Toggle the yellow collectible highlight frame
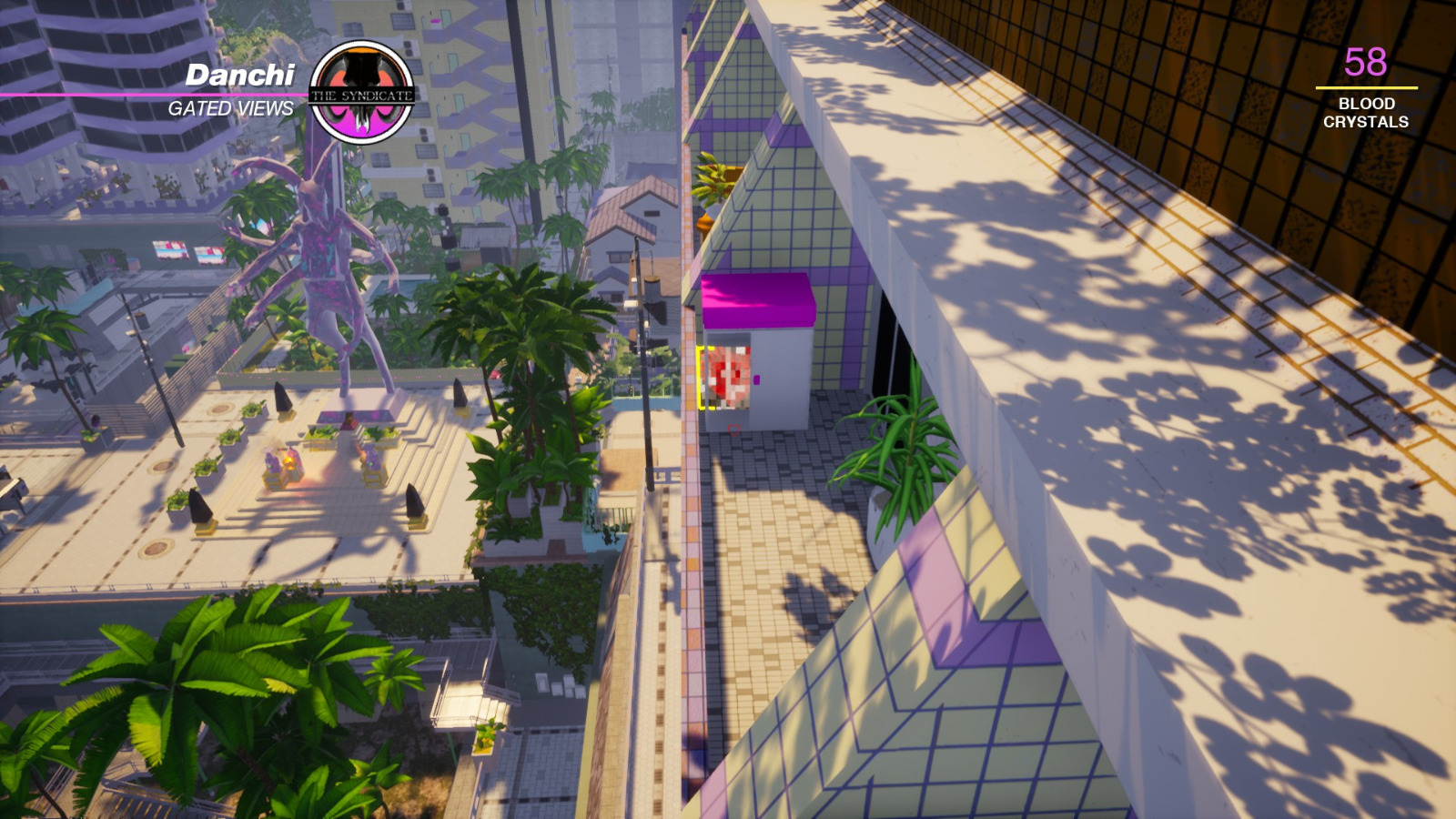1456x819 pixels. coord(703,378)
